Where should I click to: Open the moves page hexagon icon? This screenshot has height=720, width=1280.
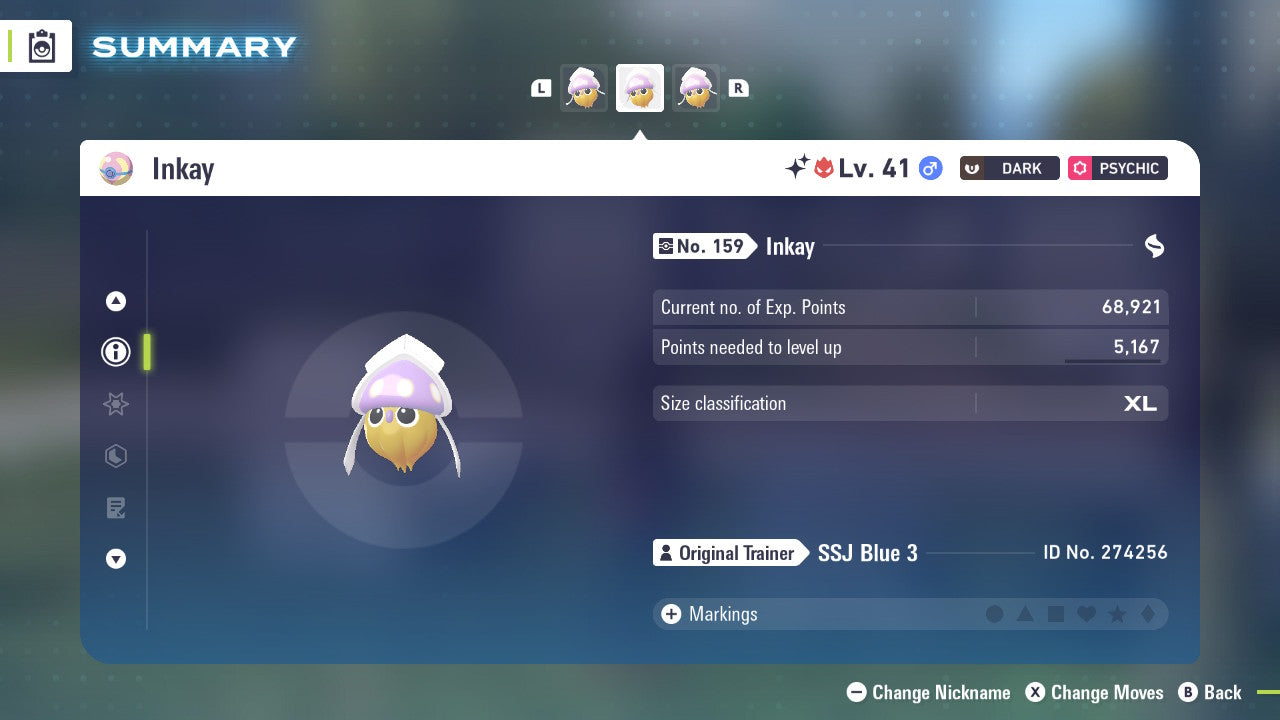pos(115,456)
